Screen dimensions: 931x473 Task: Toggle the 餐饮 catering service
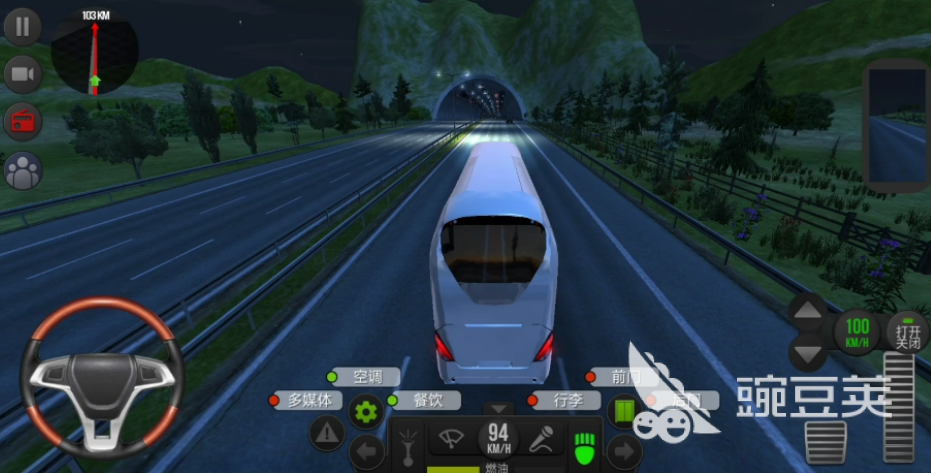[x=423, y=400]
